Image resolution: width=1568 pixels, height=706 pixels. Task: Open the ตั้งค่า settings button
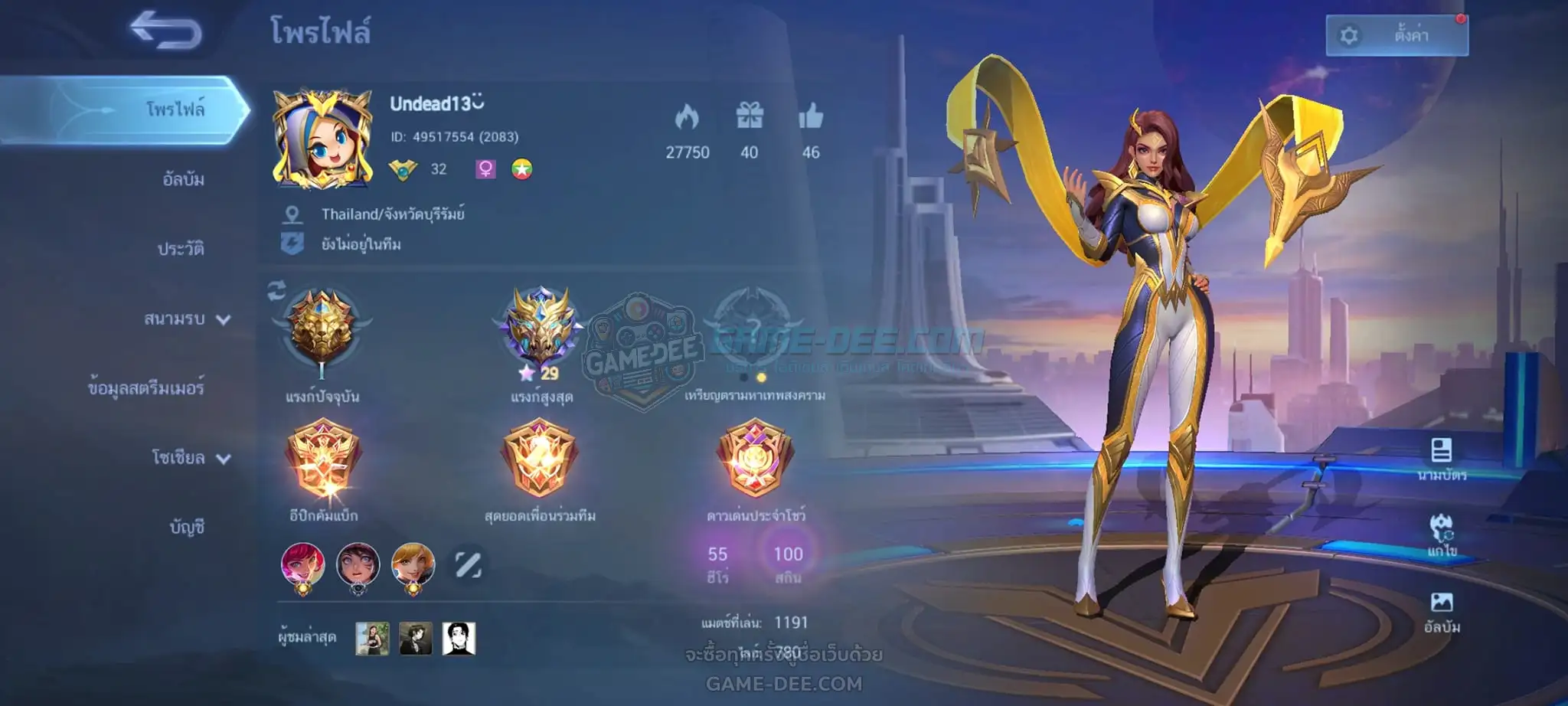[x=1396, y=35]
